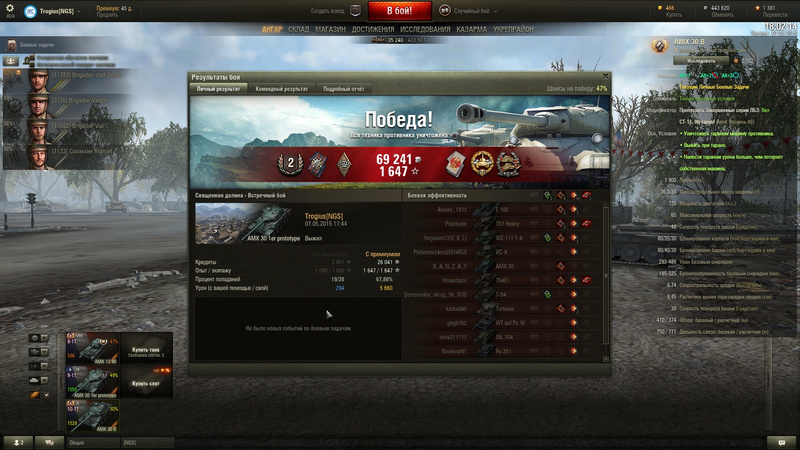The image size is (800, 450).
Task: Enter the "Укрепрайон" stronghold menu
Action: click(513, 29)
